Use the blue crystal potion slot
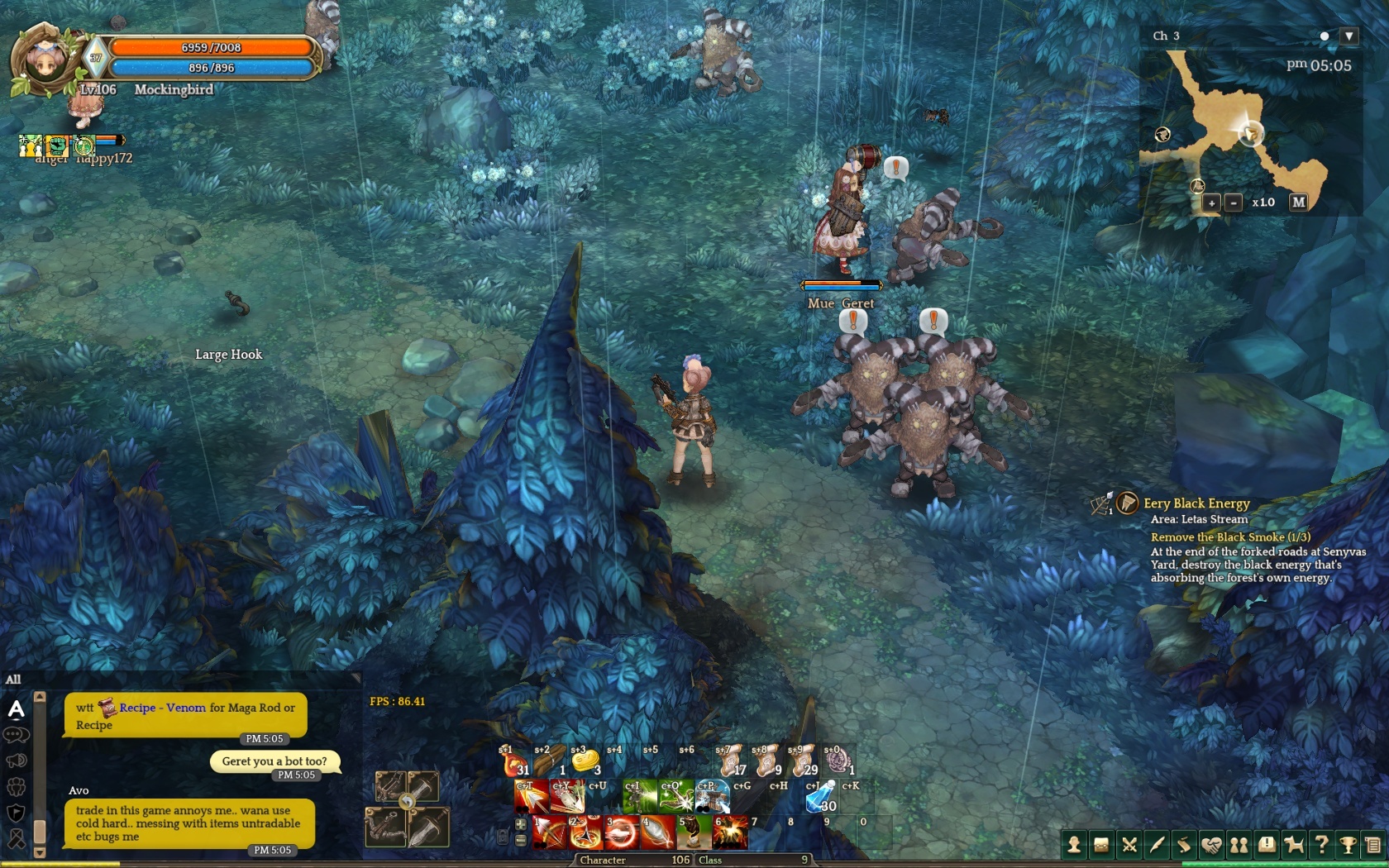The image size is (1389, 868). tap(820, 797)
